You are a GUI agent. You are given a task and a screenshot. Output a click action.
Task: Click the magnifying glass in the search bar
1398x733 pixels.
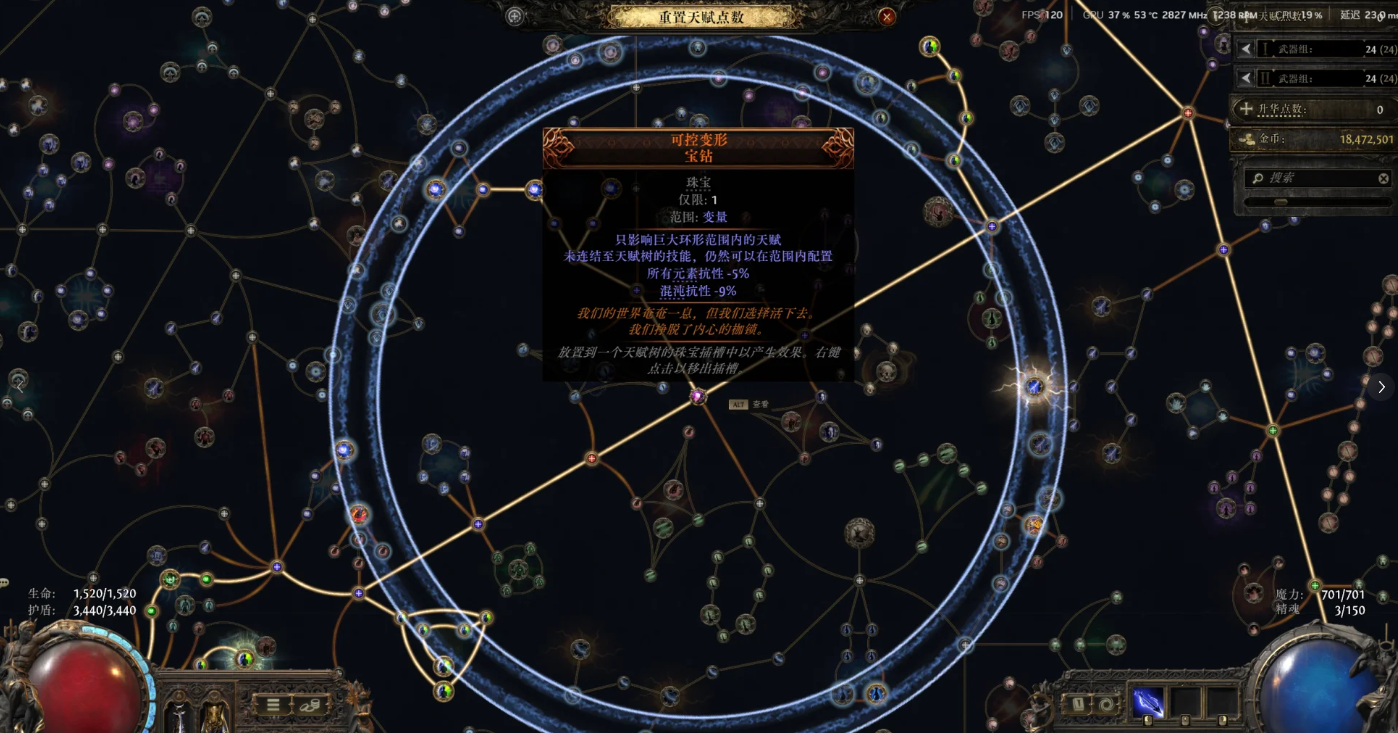click(x=1258, y=178)
